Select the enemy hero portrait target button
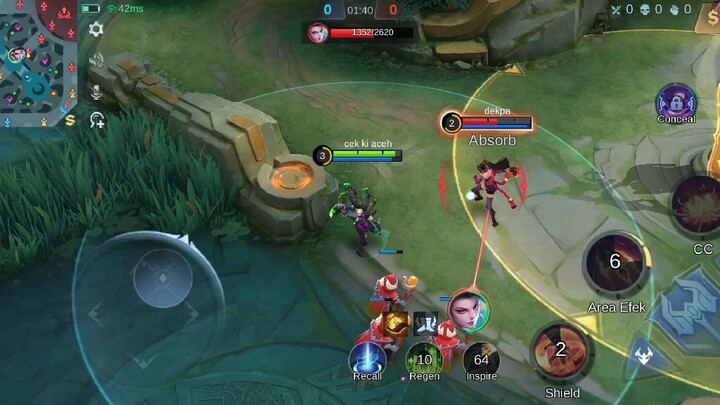The width and height of the screenshot is (720, 405). [x=469, y=309]
